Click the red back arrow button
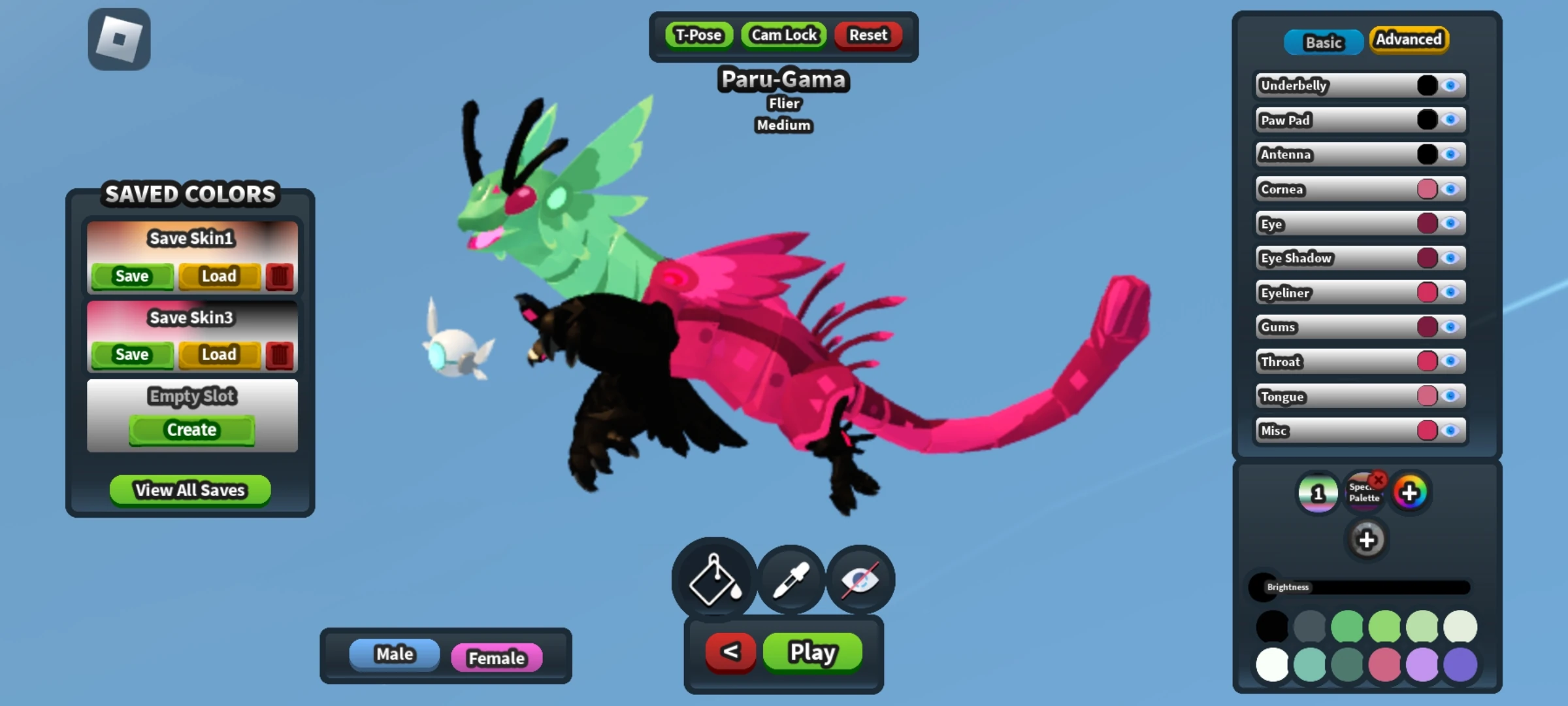Screen dimensions: 1568x706 [730, 652]
